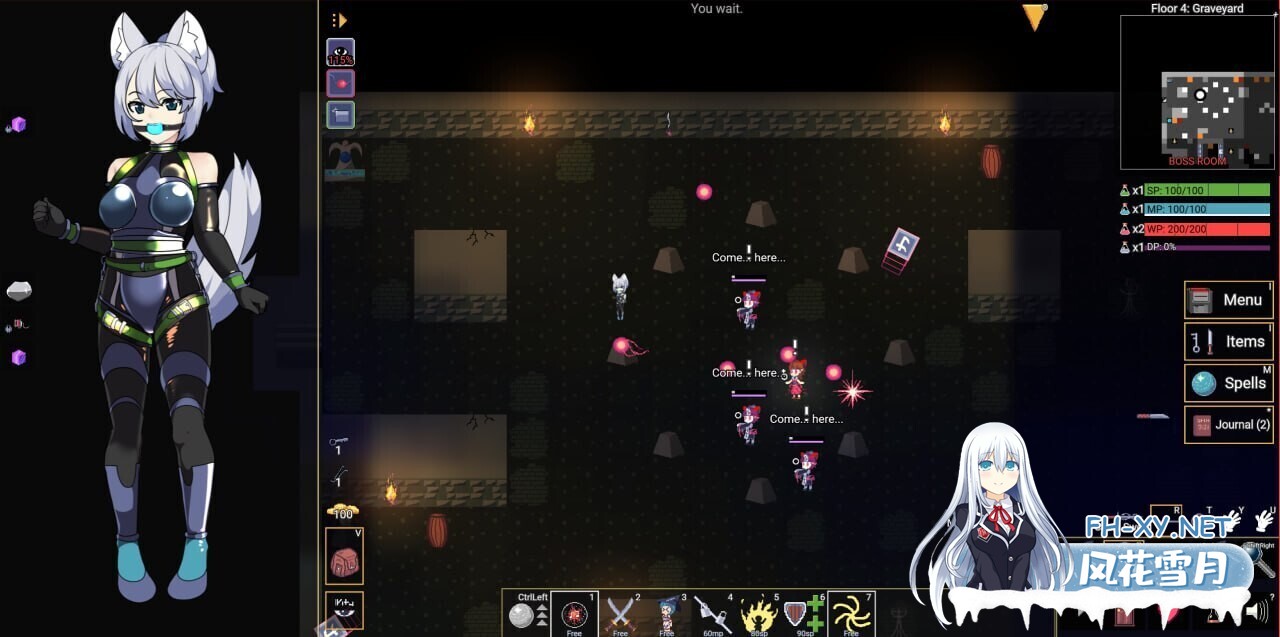Use the shield with green crosses skill
Image resolution: width=1280 pixels, height=637 pixels.
(804, 613)
